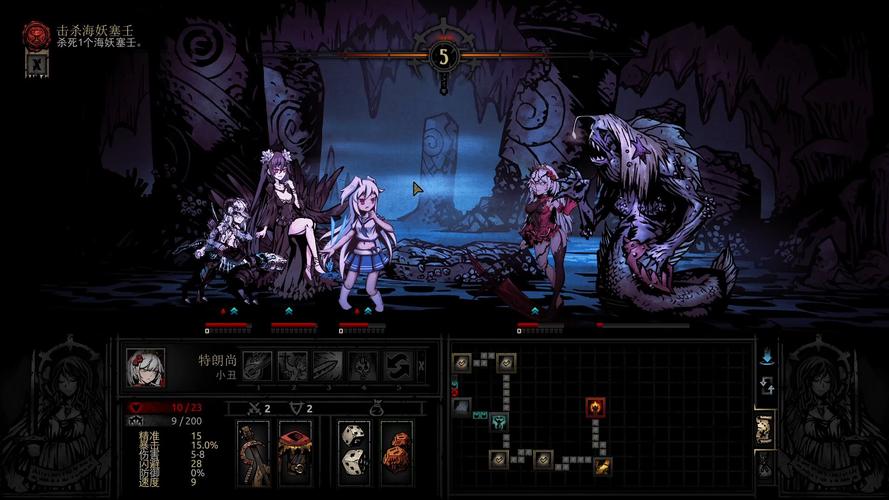Image resolution: width=889 pixels, height=500 pixels.
Task: Use the first combat skill icon
Action: click(x=257, y=366)
